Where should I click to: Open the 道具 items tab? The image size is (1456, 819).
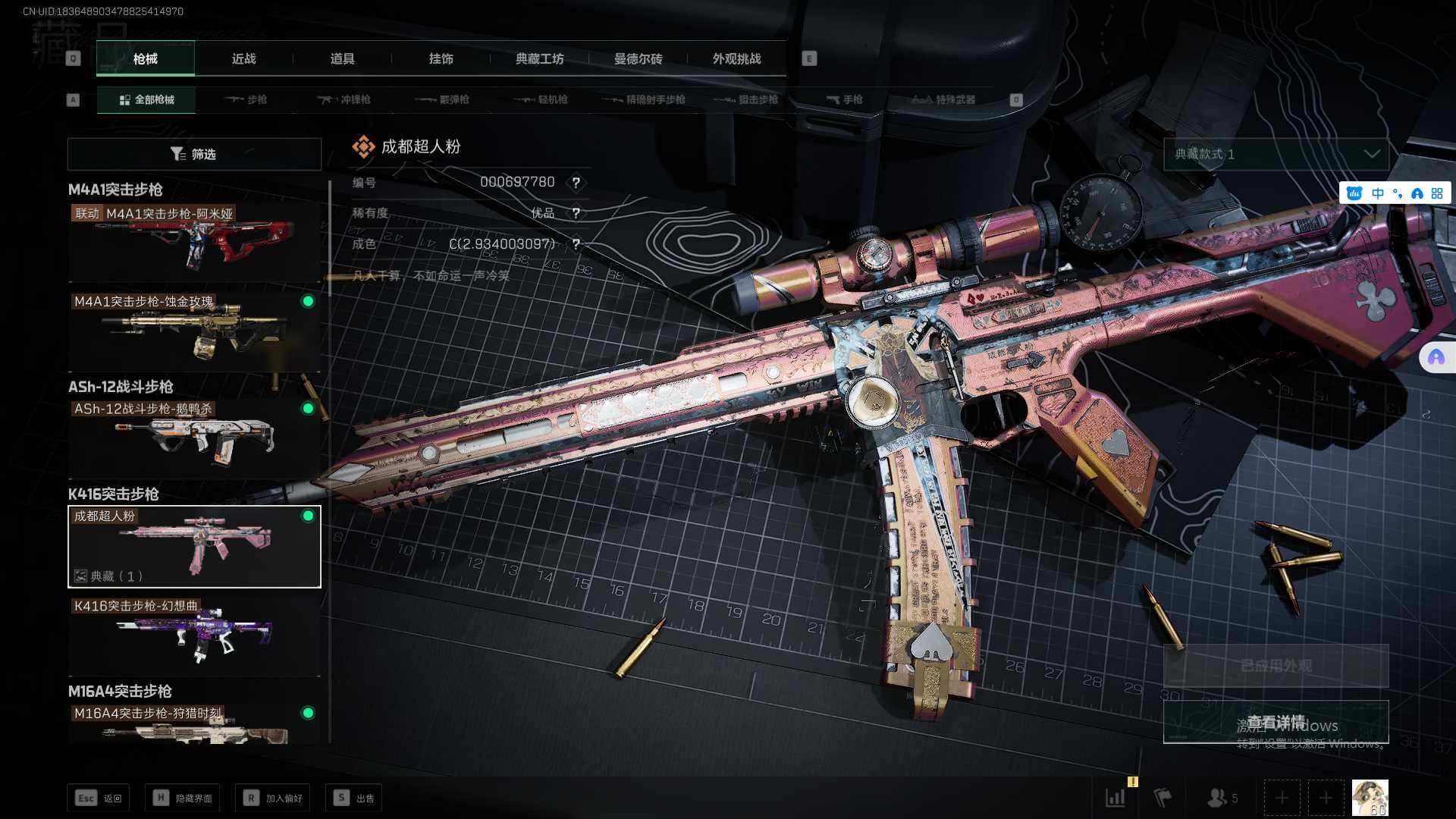pyautogui.click(x=342, y=58)
